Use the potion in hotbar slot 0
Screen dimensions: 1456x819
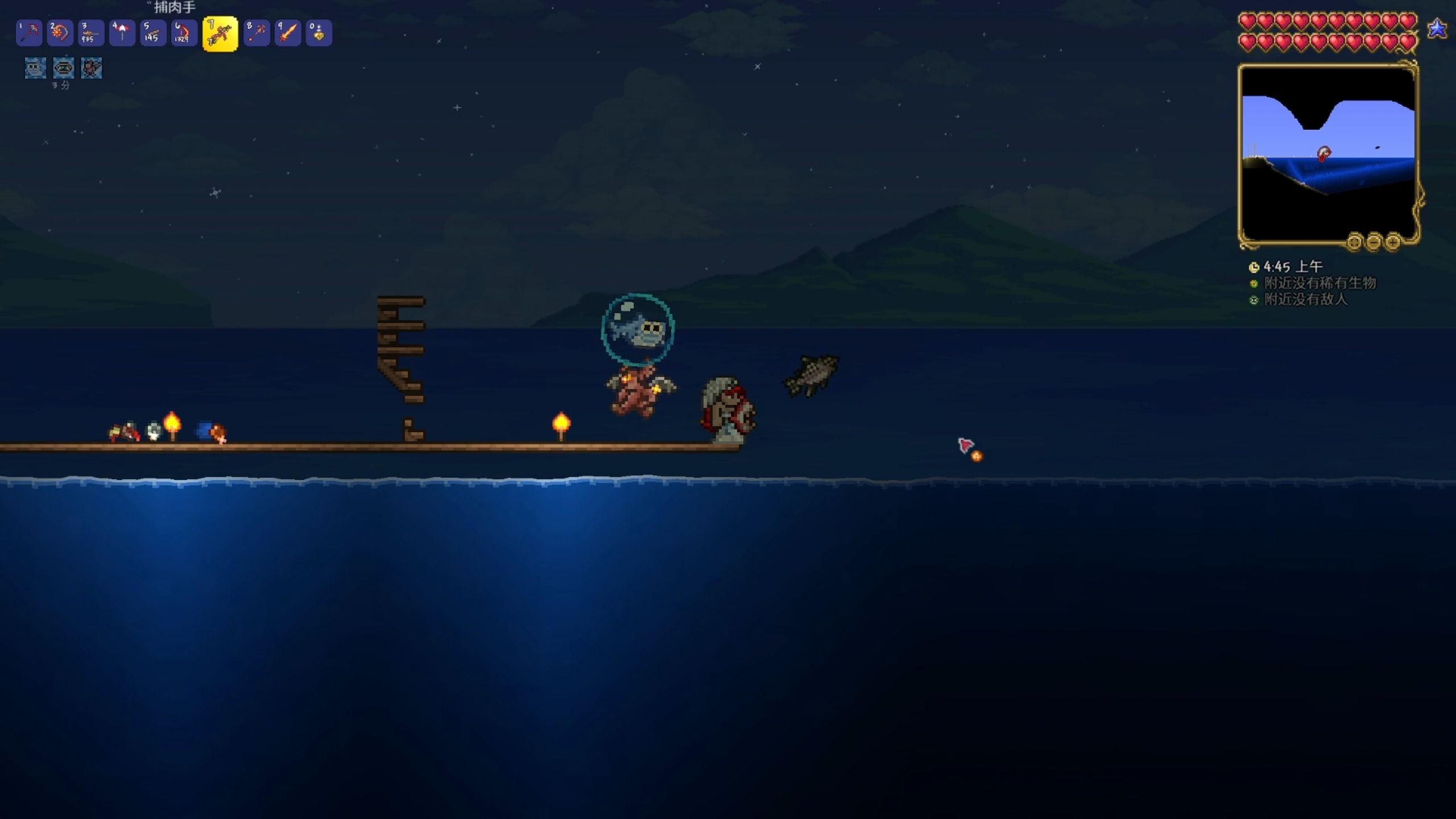318,33
